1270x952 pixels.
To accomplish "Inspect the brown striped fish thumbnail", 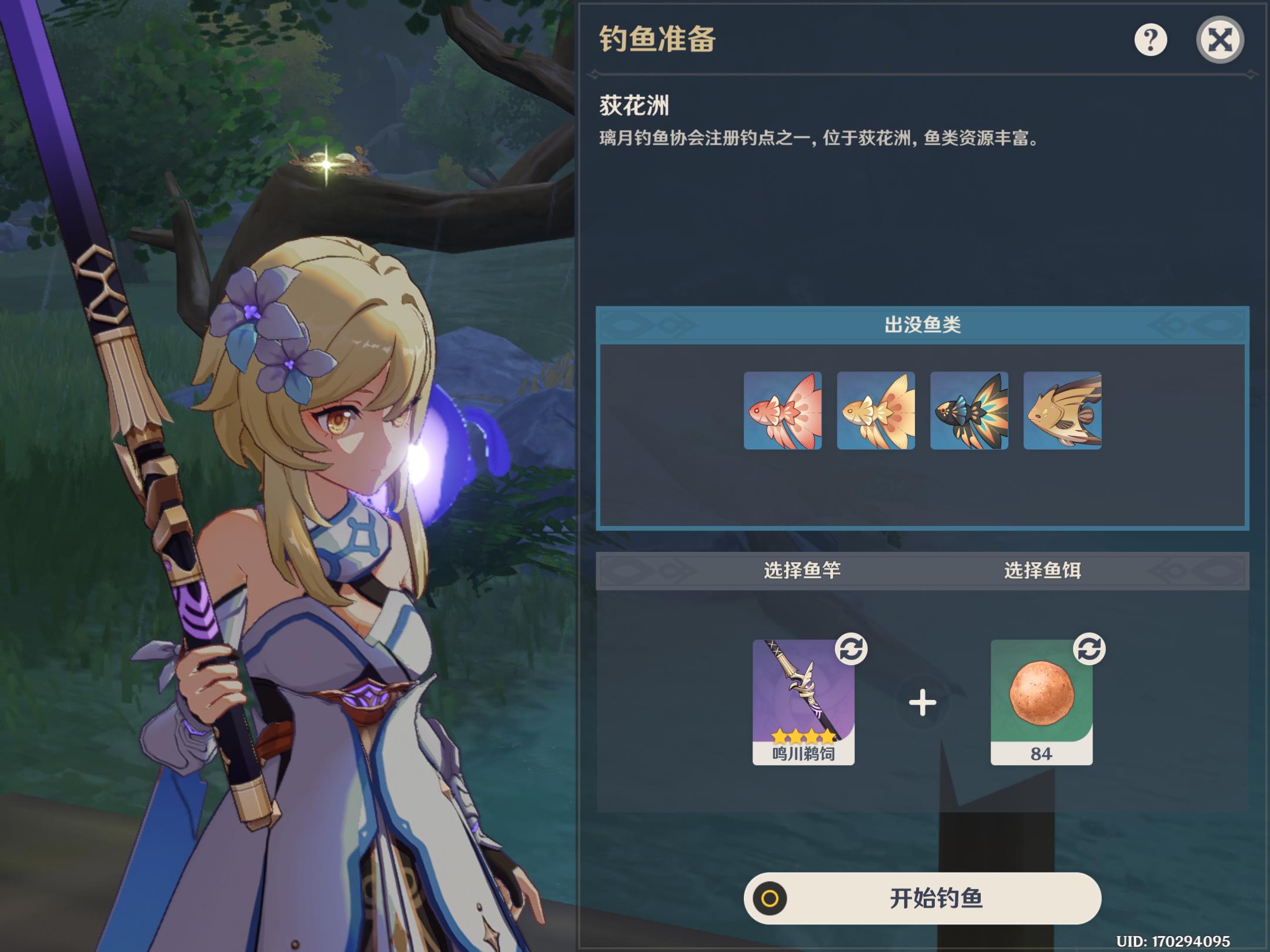I will click(1062, 411).
